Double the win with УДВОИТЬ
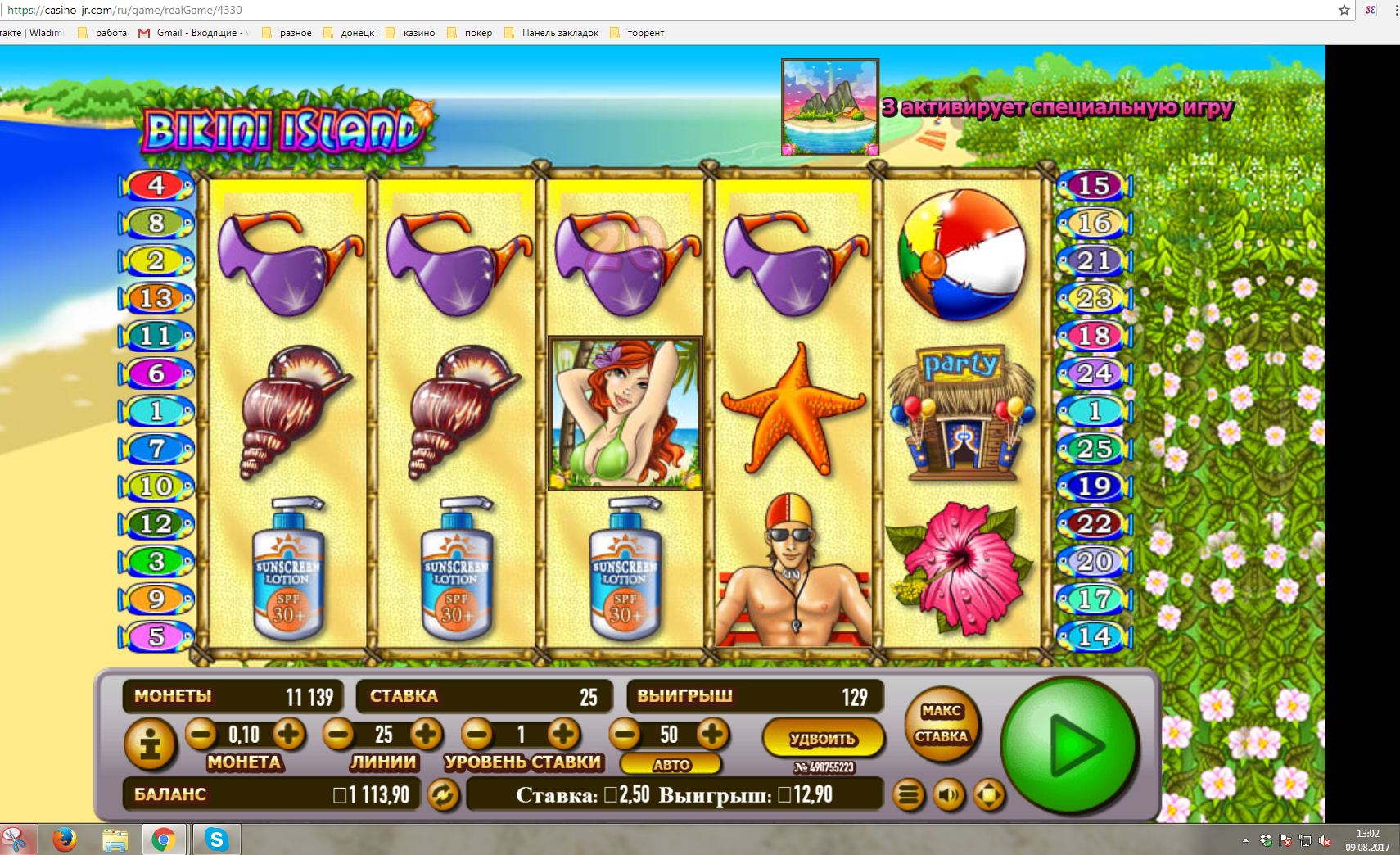Viewport: 1400px width, 855px height. click(x=822, y=738)
